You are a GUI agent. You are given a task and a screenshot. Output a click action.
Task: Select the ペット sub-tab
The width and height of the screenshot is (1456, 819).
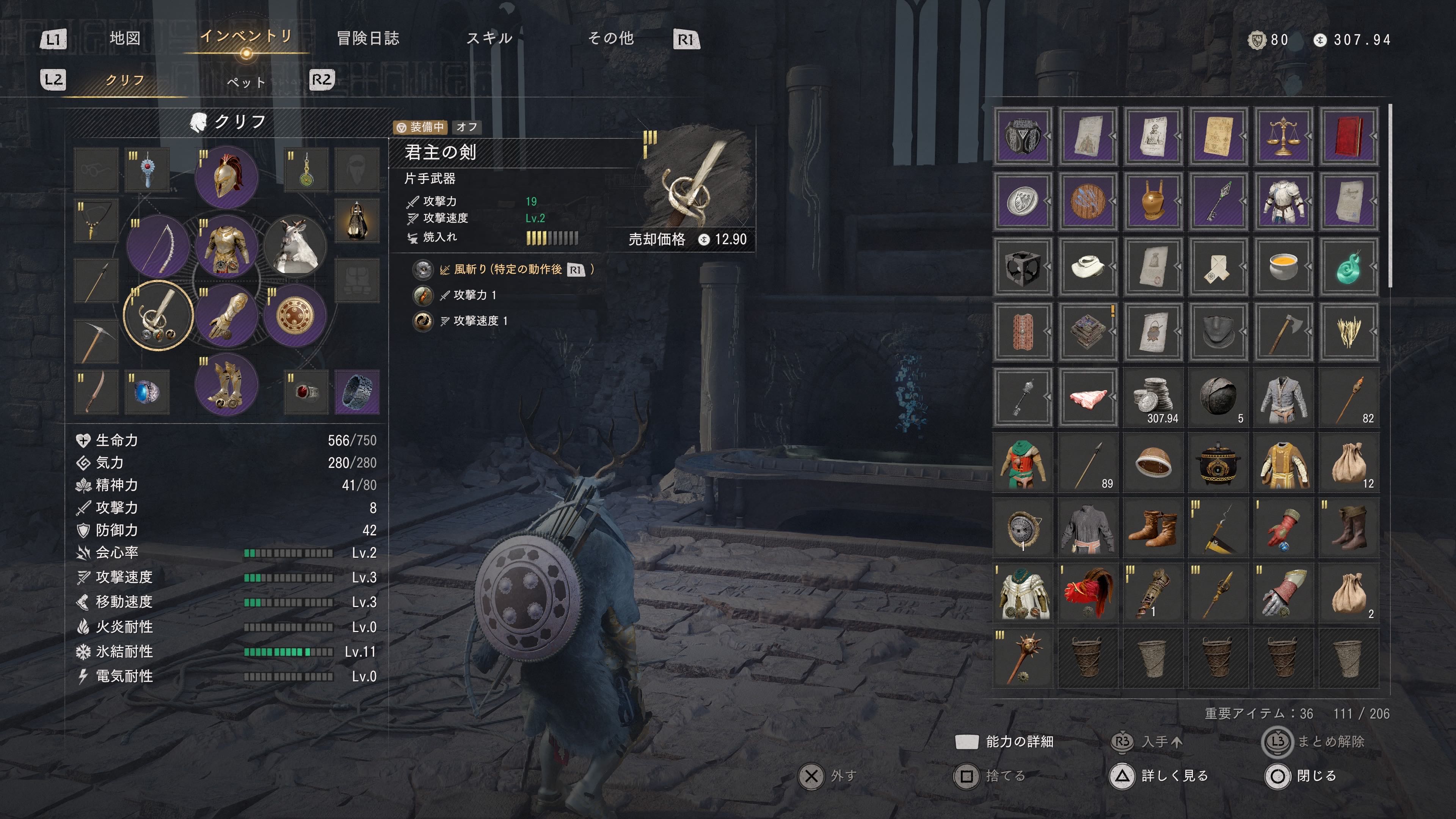246,82
